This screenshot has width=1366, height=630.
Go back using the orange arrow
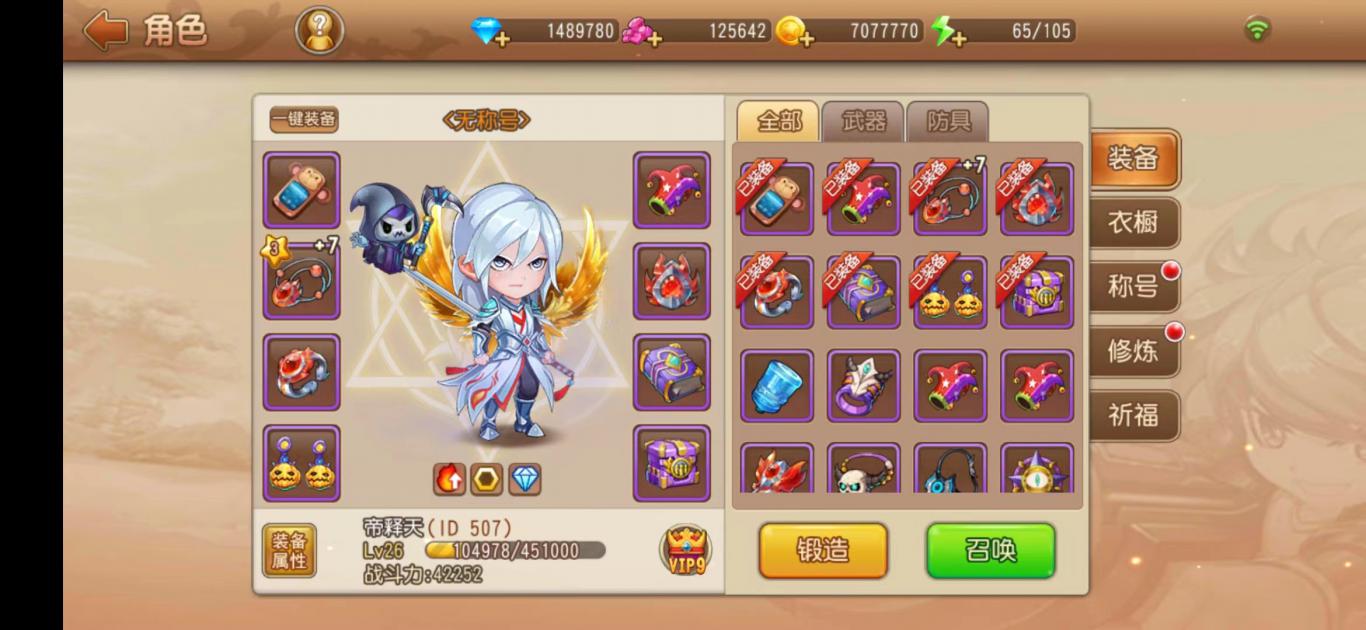(x=106, y=31)
